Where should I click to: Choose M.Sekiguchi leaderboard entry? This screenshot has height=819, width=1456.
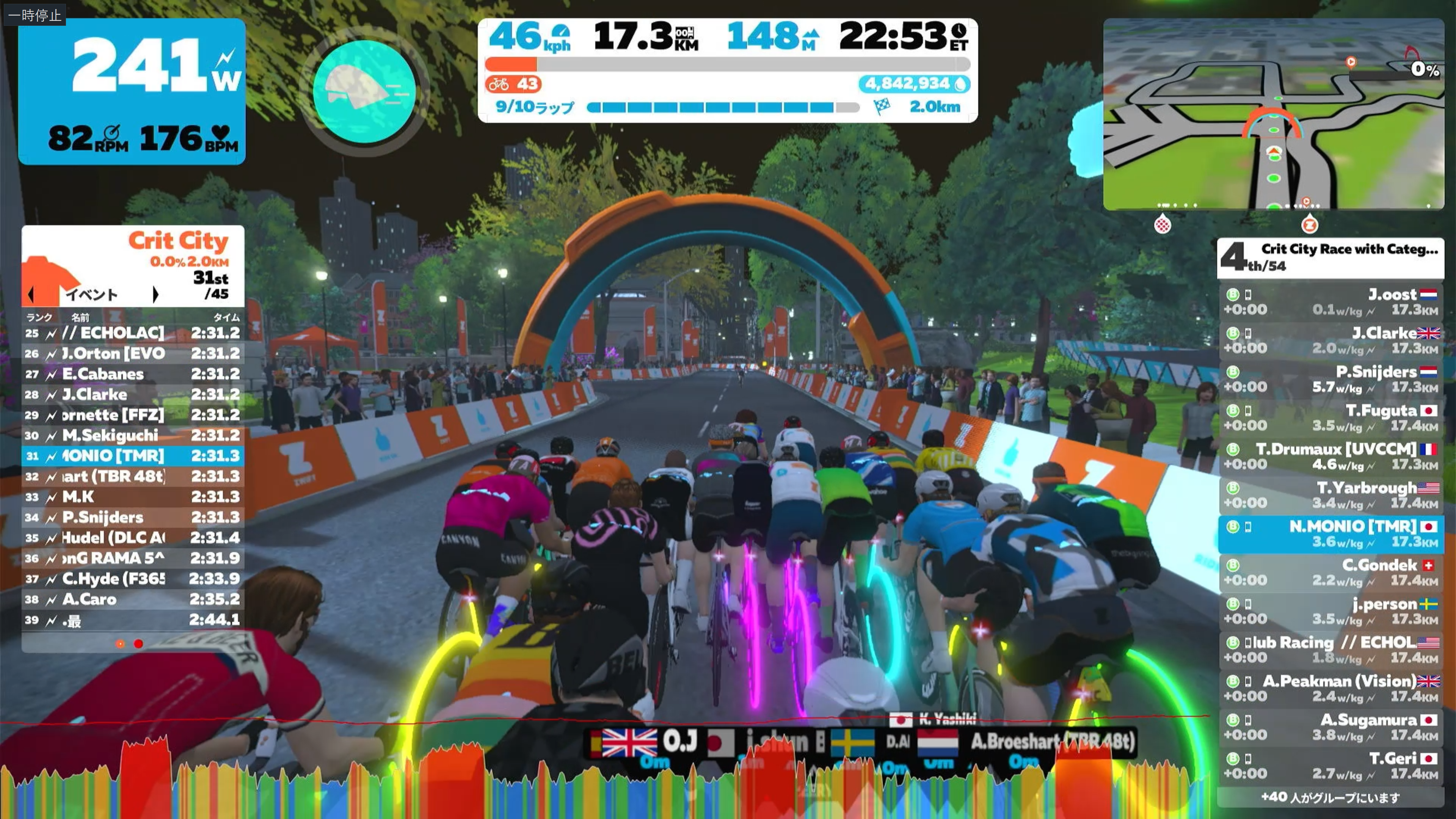[x=133, y=435]
